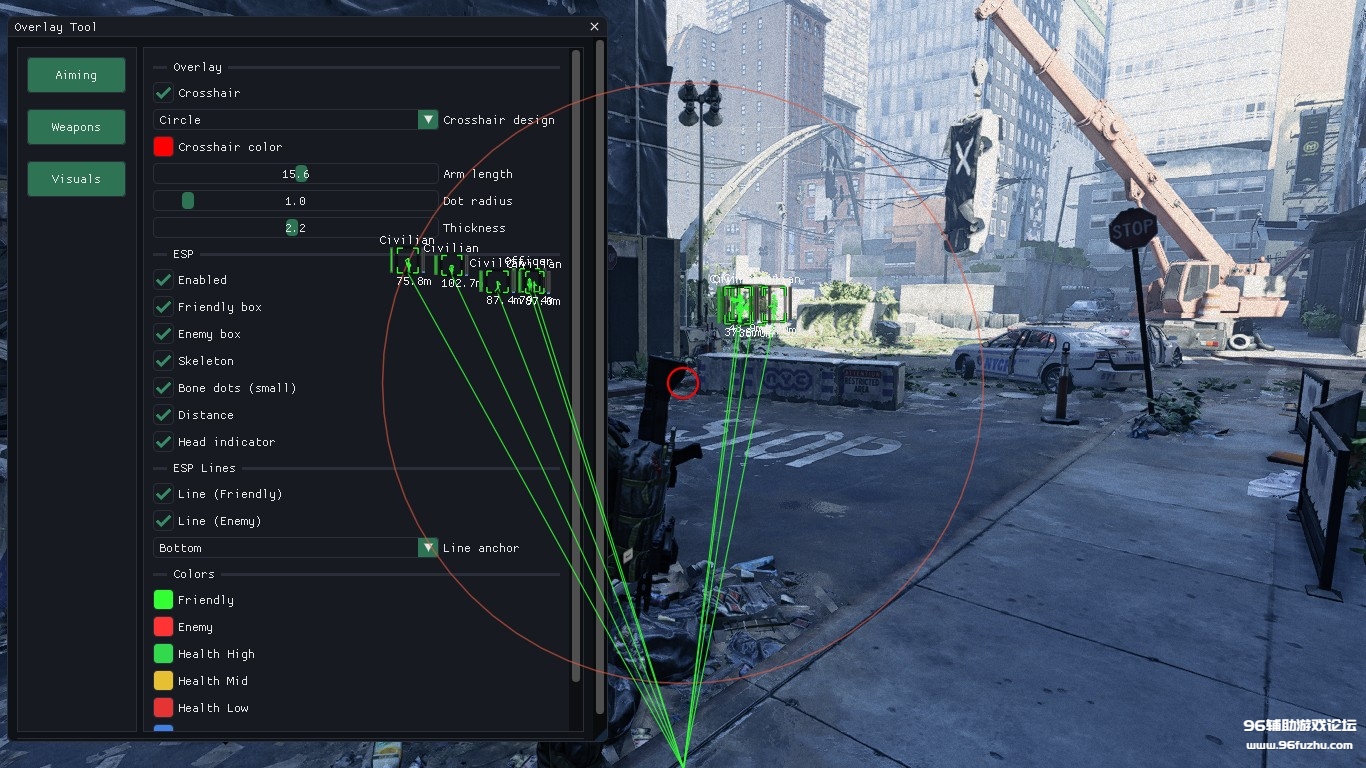The height and width of the screenshot is (768, 1366).
Task: Toggle the Friendly box option
Action: (x=163, y=307)
